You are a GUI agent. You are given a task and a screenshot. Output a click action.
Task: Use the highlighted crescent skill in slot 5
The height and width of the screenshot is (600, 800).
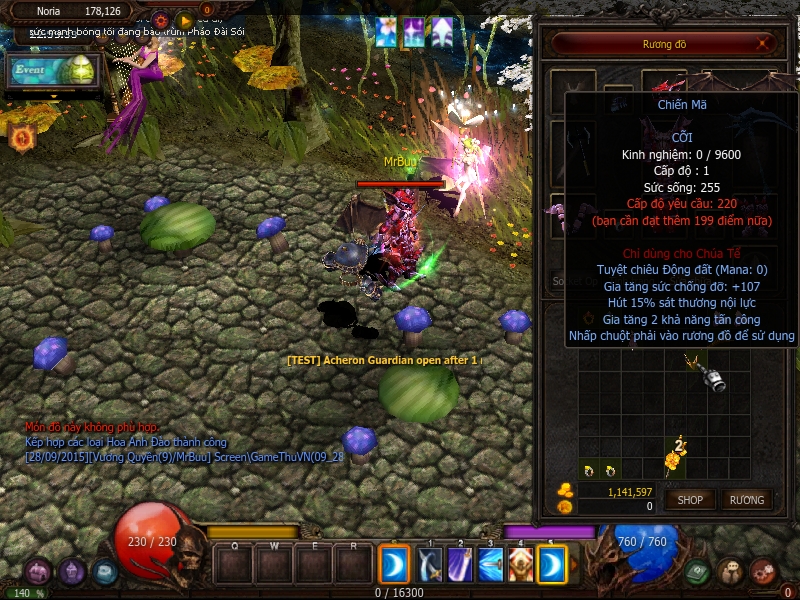552,565
